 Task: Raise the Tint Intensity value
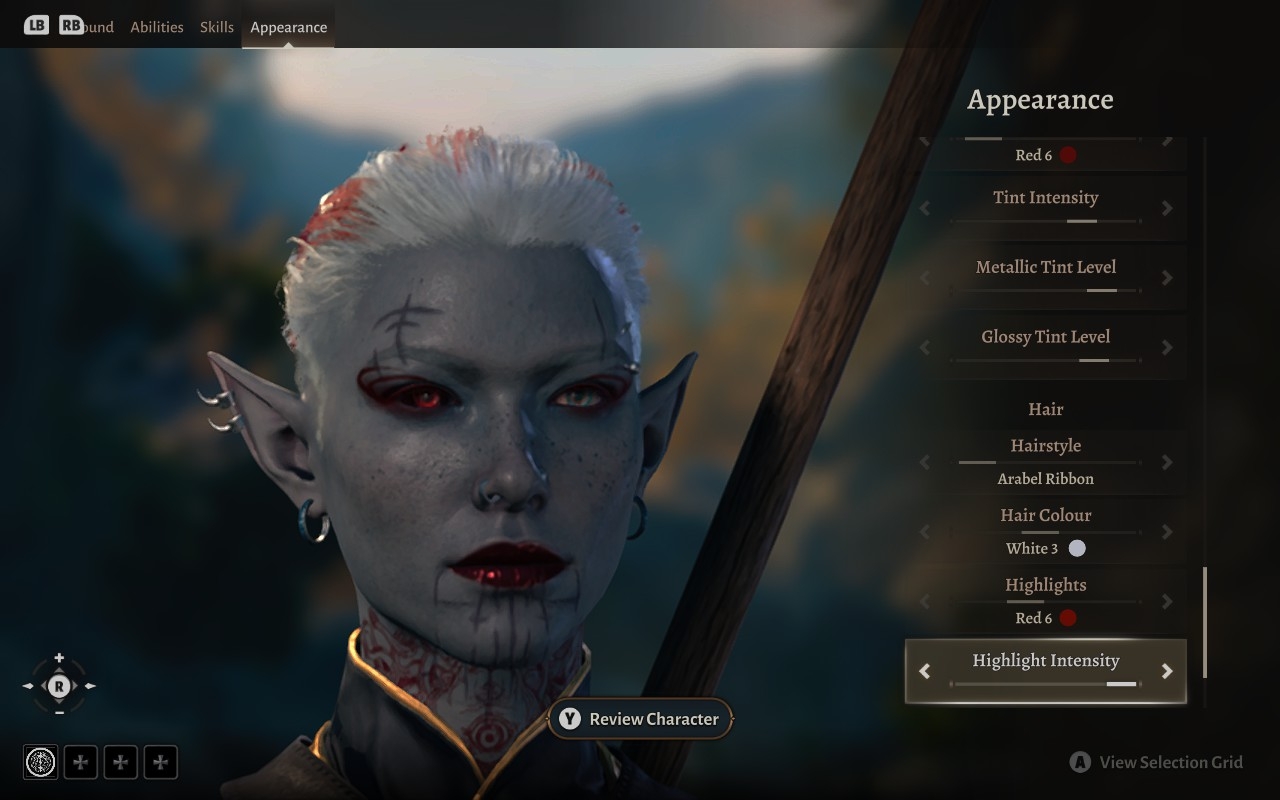(x=1166, y=208)
